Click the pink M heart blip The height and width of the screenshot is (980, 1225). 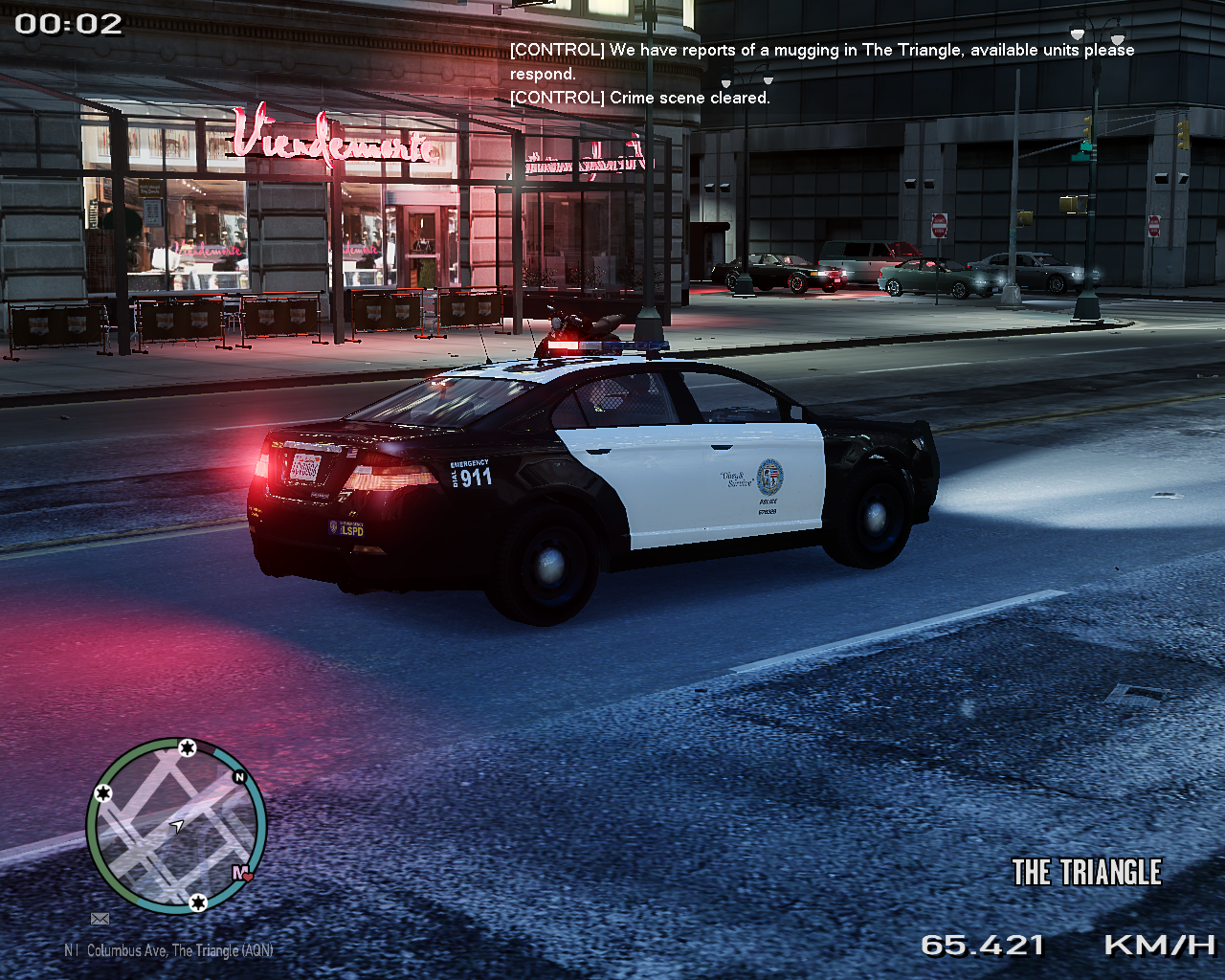(242, 873)
